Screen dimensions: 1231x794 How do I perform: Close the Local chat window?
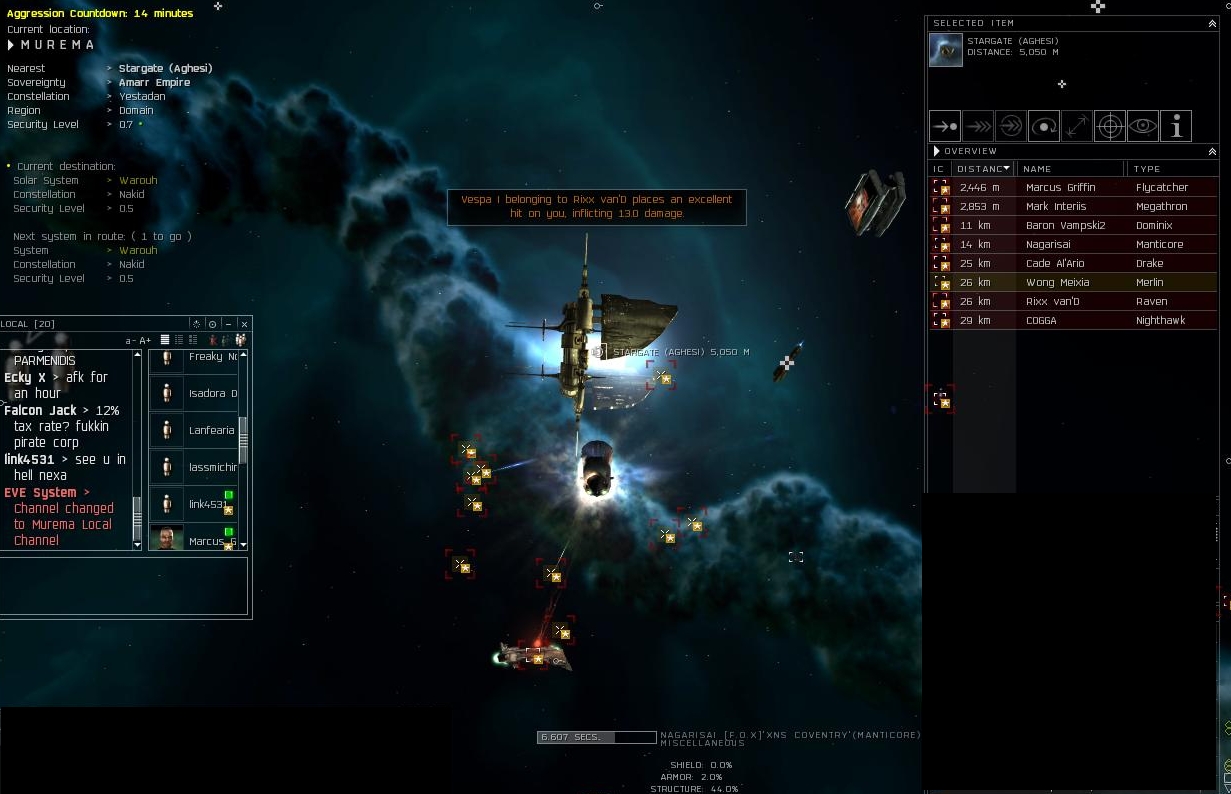(x=244, y=324)
